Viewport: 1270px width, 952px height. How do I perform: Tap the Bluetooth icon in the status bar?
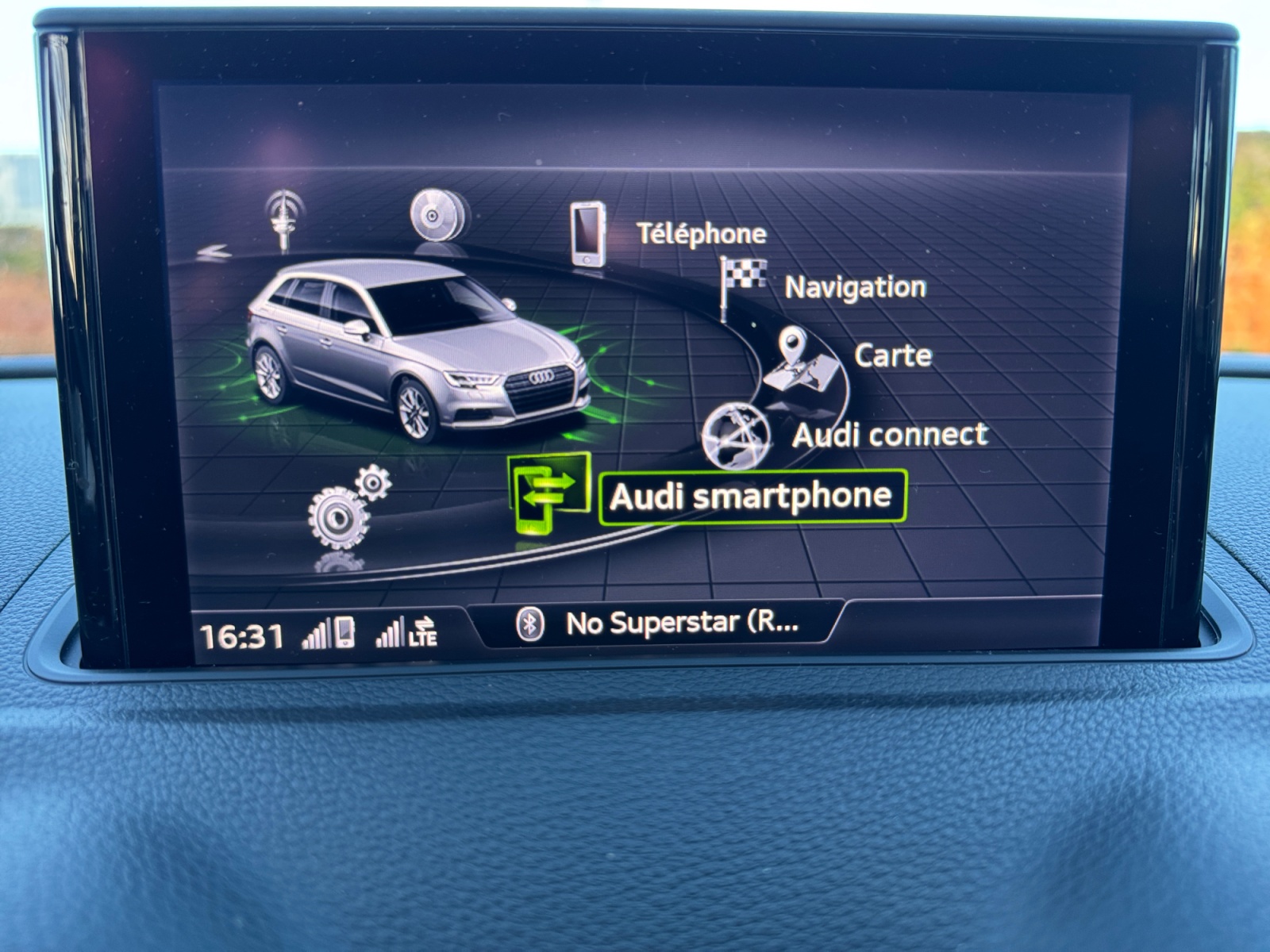tap(529, 626)
